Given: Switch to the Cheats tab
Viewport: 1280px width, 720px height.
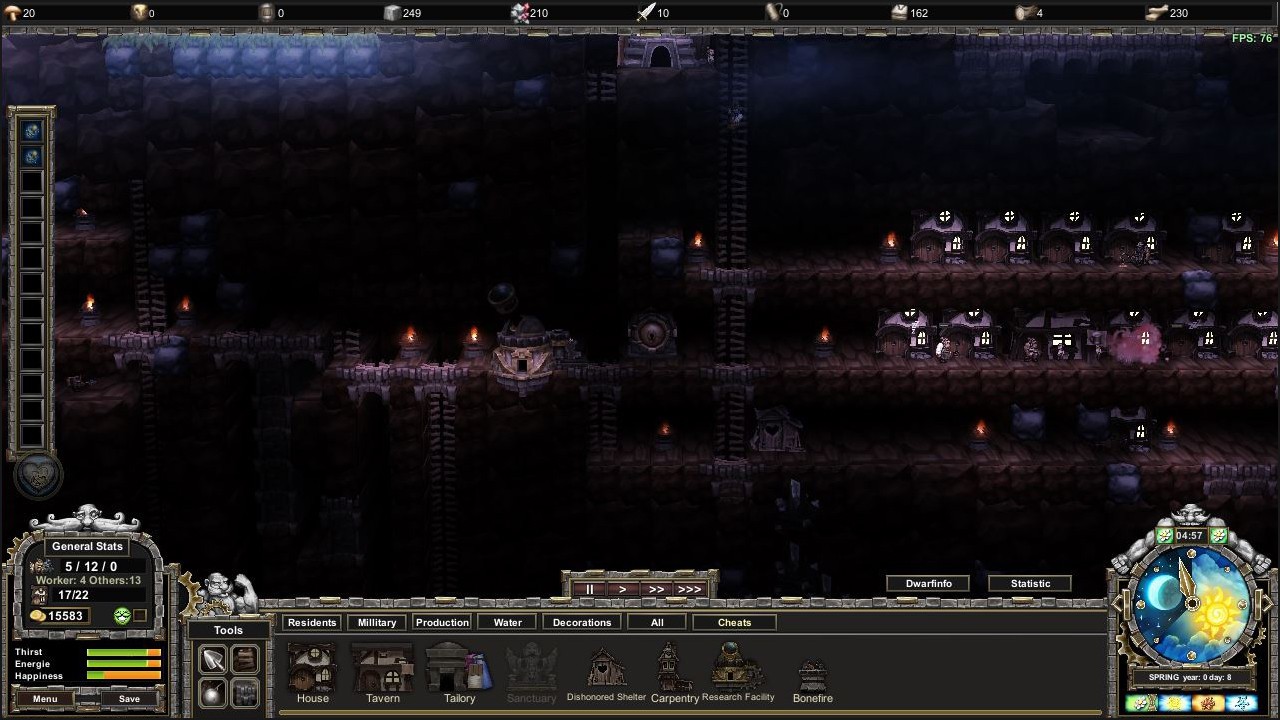Looking at the screenshot, I should 734,621.
